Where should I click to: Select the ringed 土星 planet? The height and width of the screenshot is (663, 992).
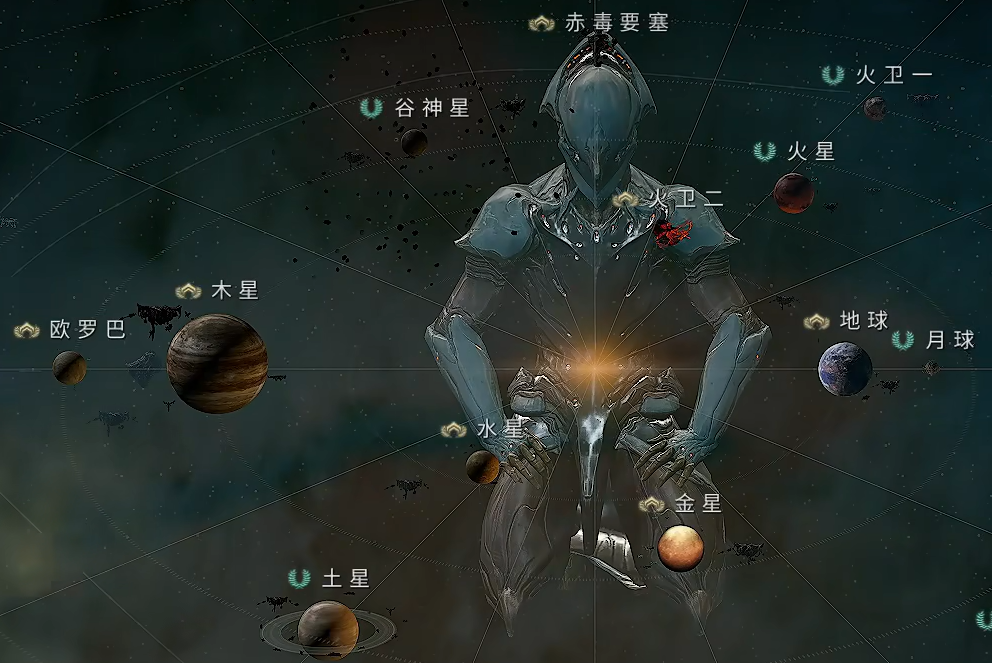[327, 629]
